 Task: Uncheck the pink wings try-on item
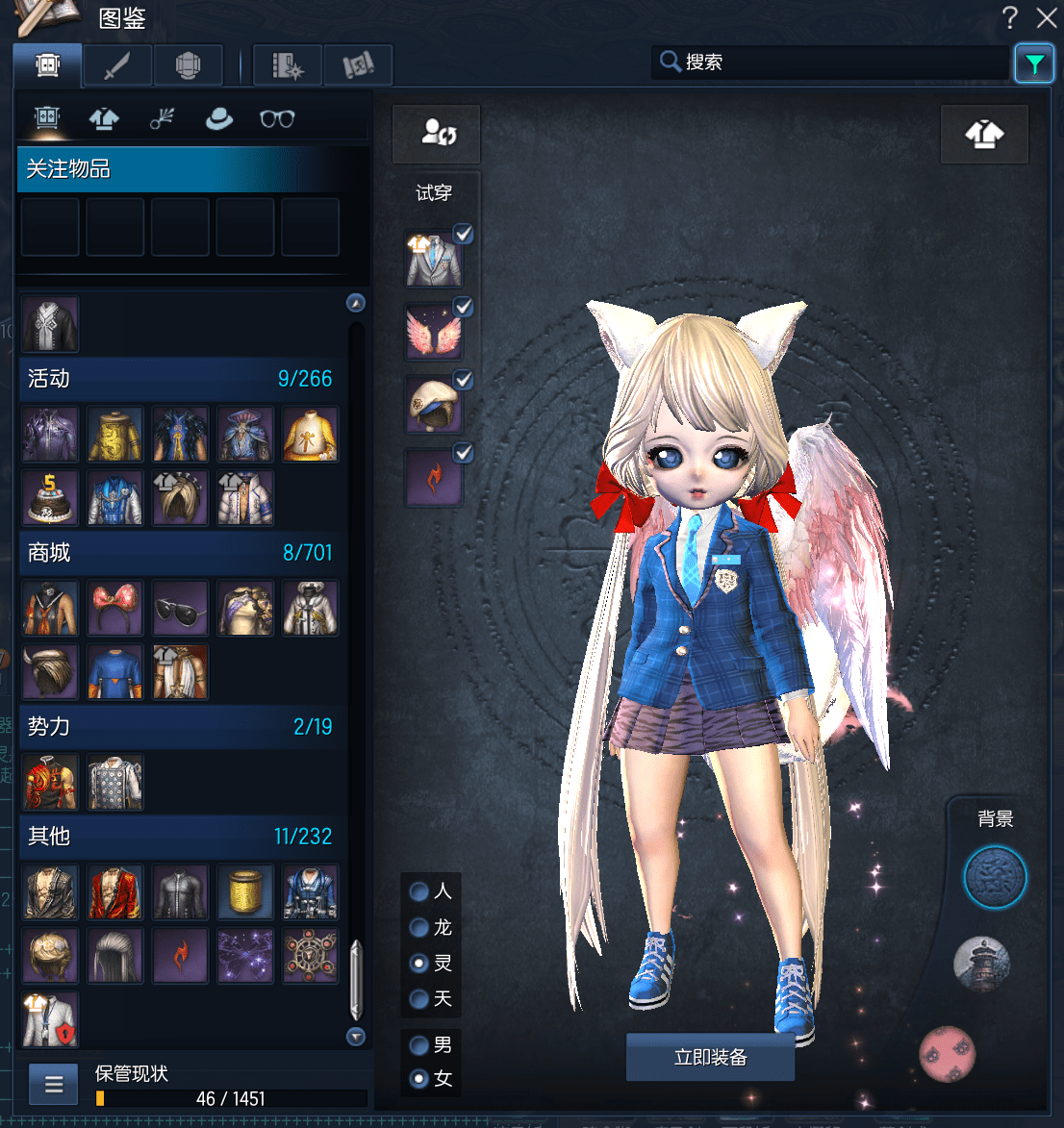point(463,307)
